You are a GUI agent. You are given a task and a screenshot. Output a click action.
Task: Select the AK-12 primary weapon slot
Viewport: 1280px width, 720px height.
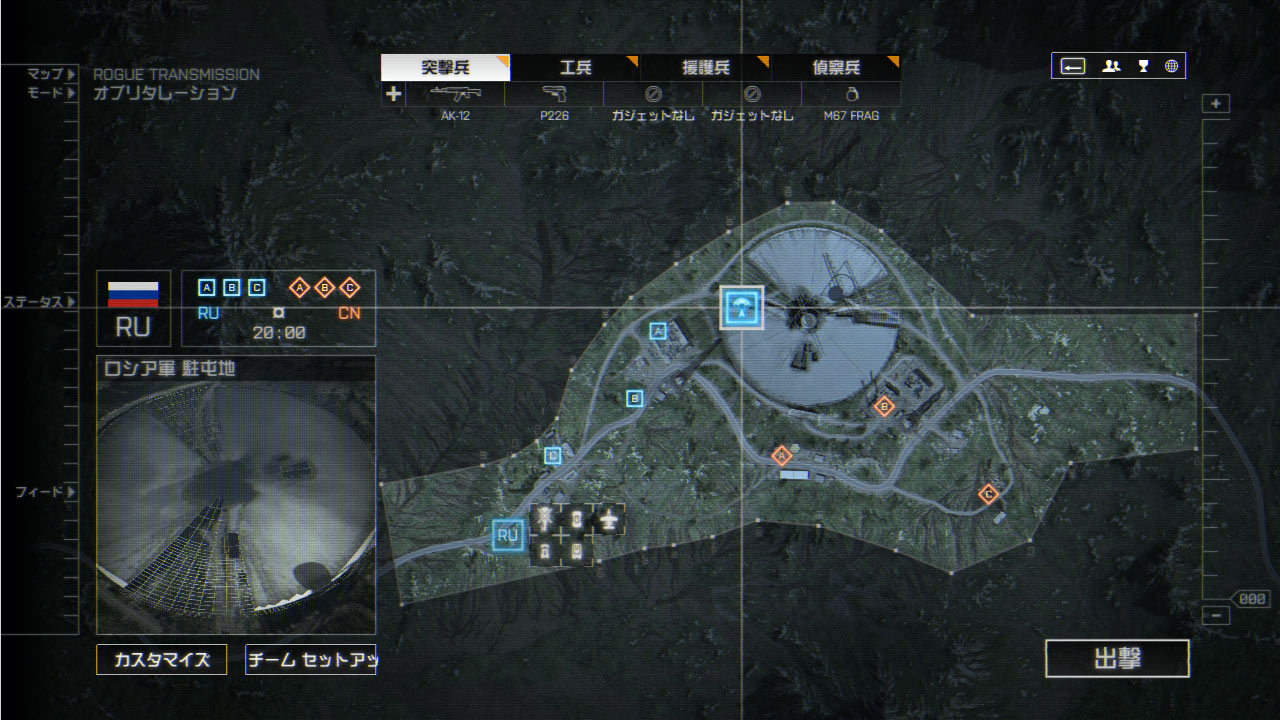[455, 95]
